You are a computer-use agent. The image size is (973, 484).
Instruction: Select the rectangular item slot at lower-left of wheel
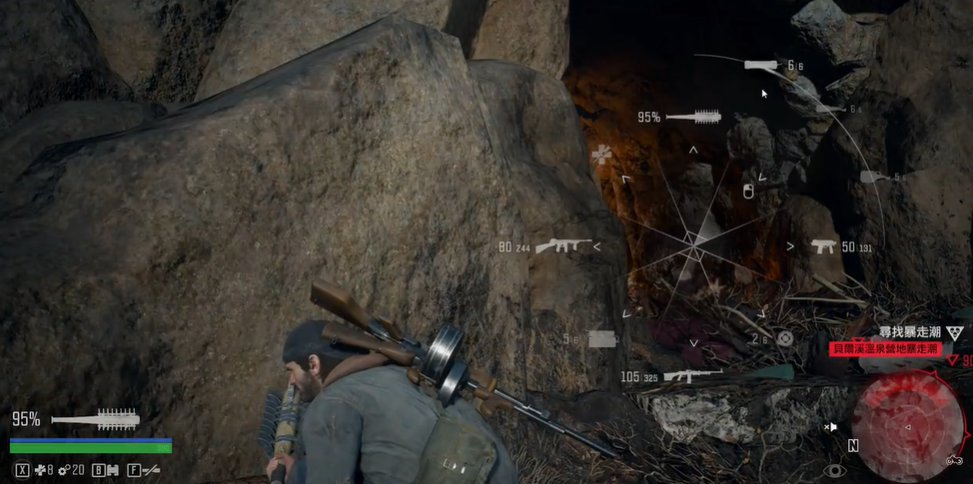(601, 339)
